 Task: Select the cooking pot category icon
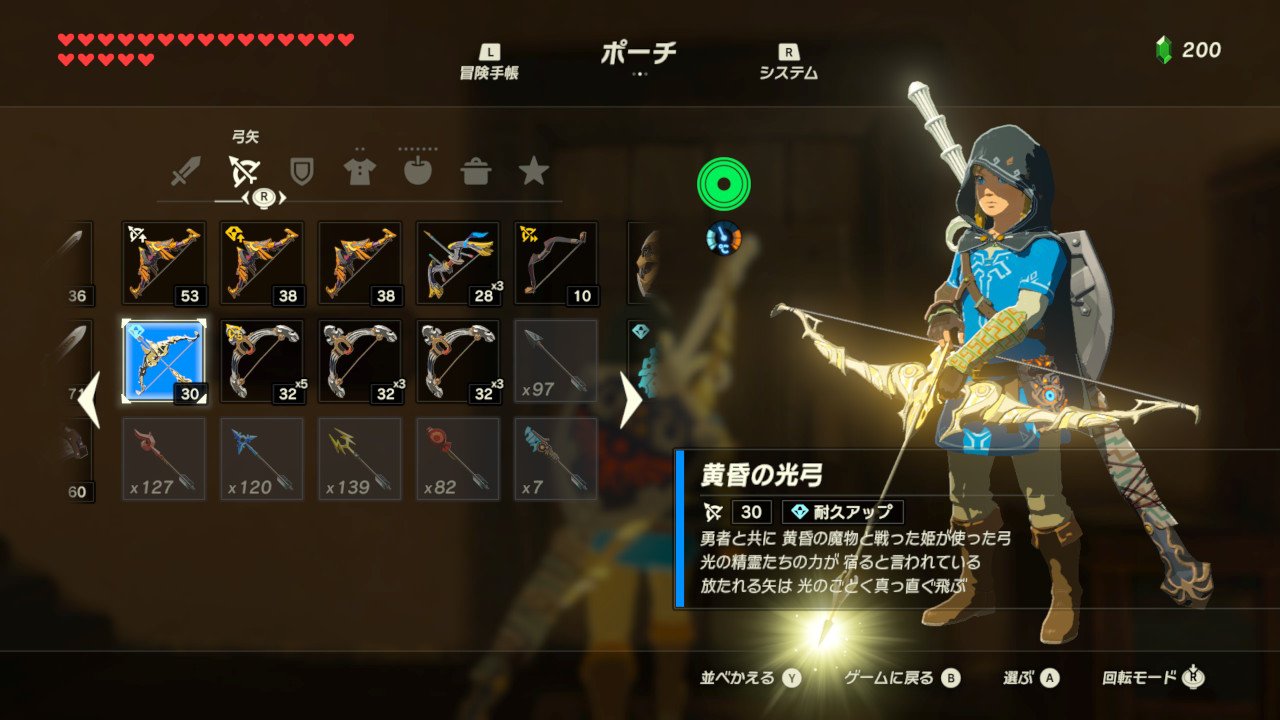click(x=476, y=170)
